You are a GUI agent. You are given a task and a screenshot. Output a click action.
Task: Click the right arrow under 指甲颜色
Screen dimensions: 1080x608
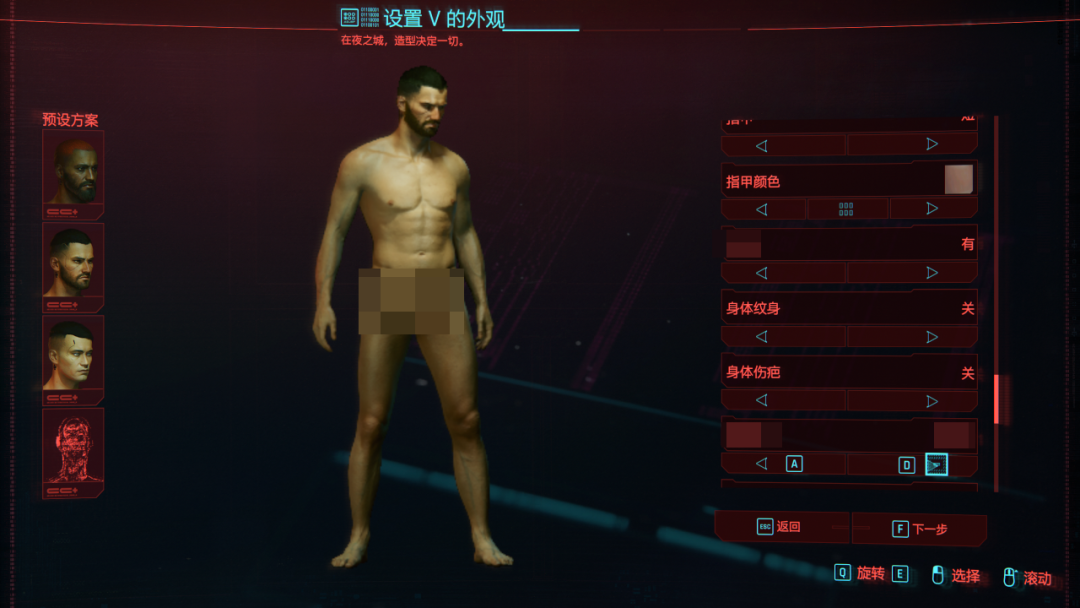tap(932, 209)
